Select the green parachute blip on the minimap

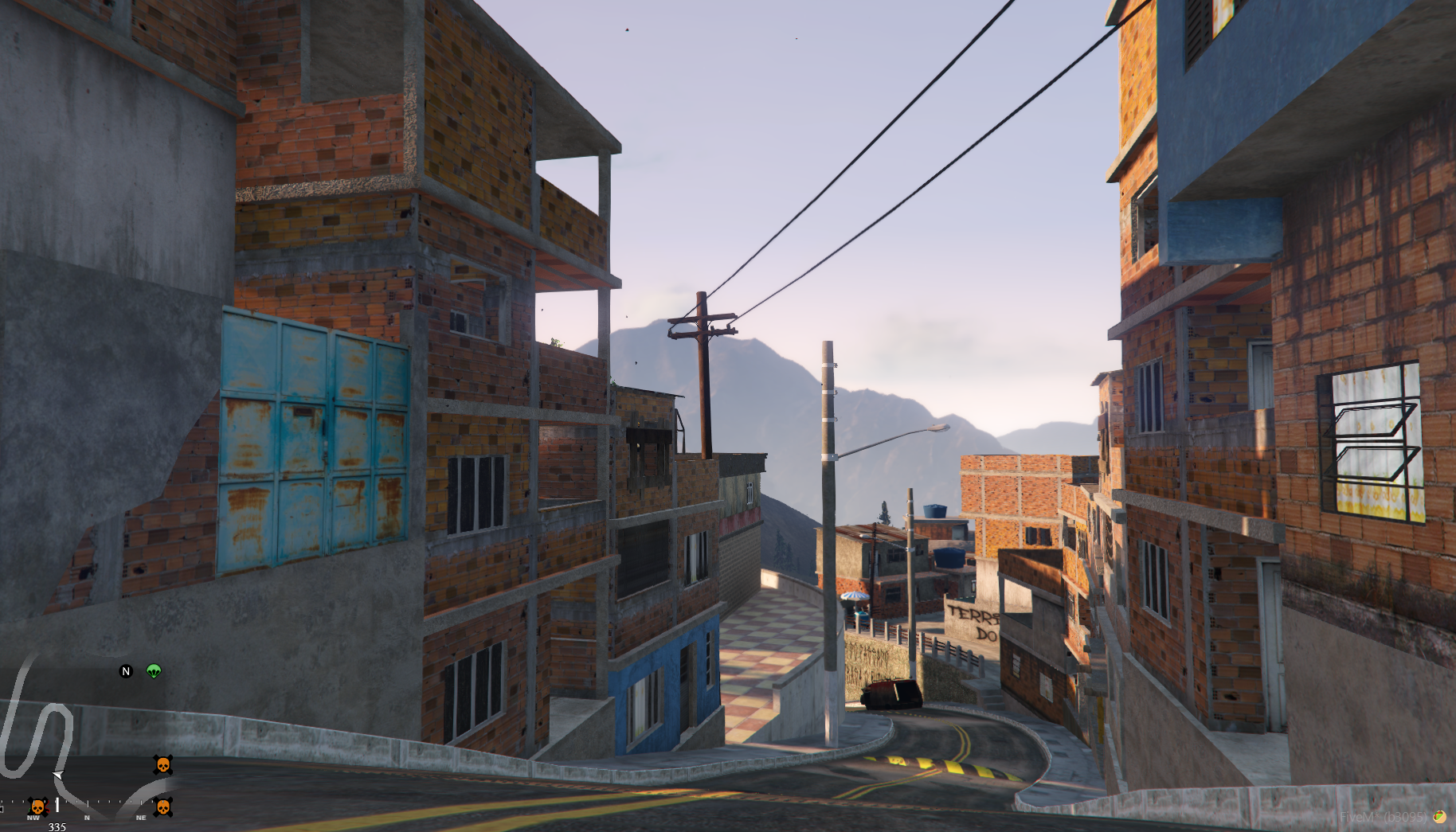(x=154, y=671)
